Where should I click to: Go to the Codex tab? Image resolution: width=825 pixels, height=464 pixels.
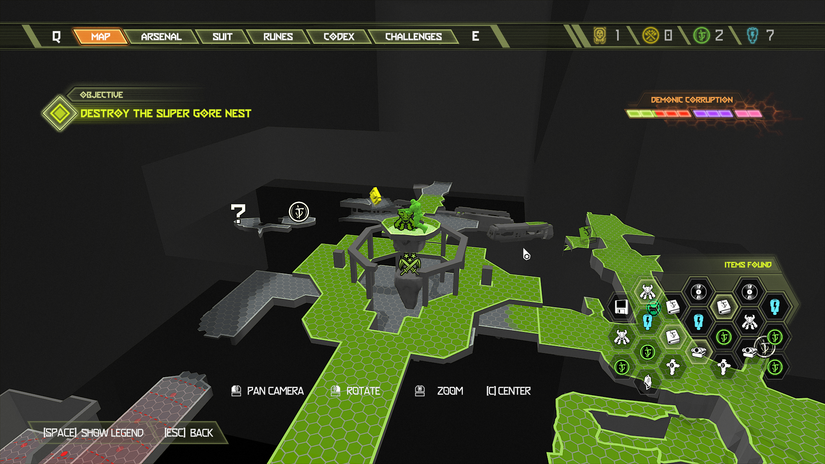coord(338,37)
